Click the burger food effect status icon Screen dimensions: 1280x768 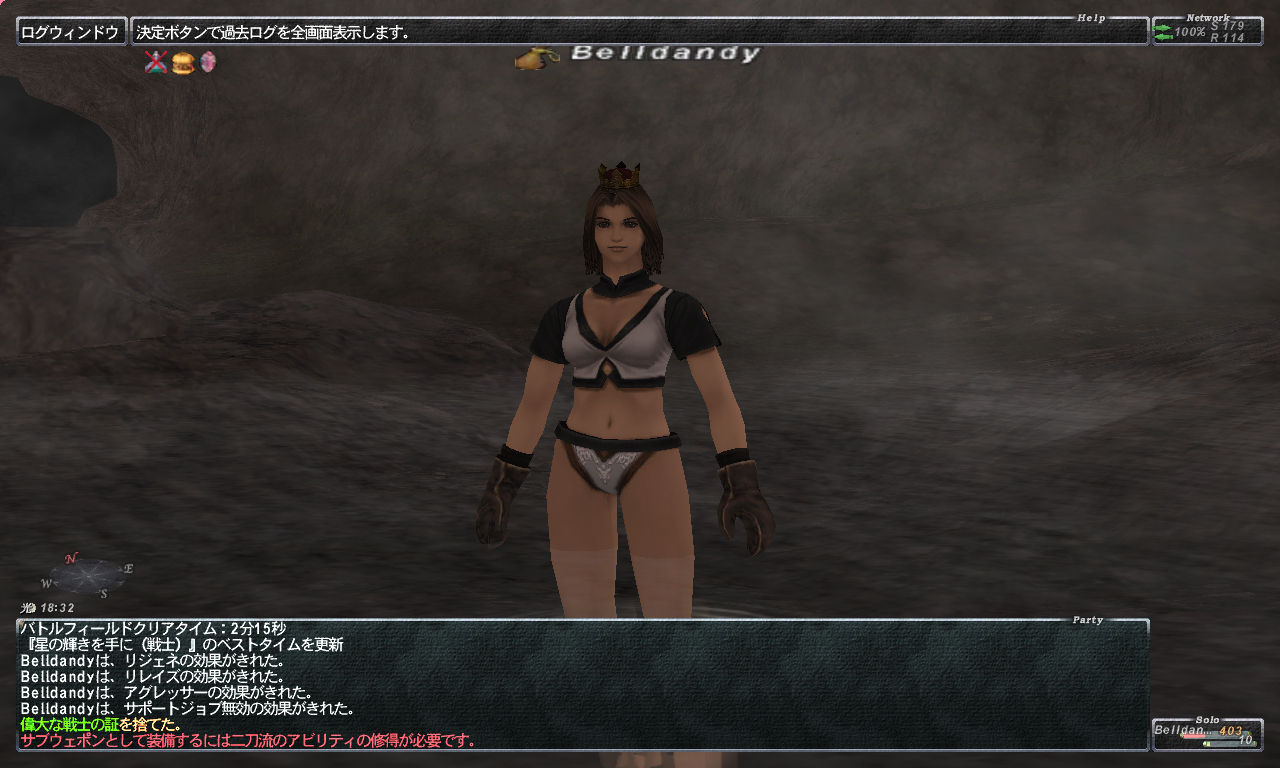tap(182, 63)
